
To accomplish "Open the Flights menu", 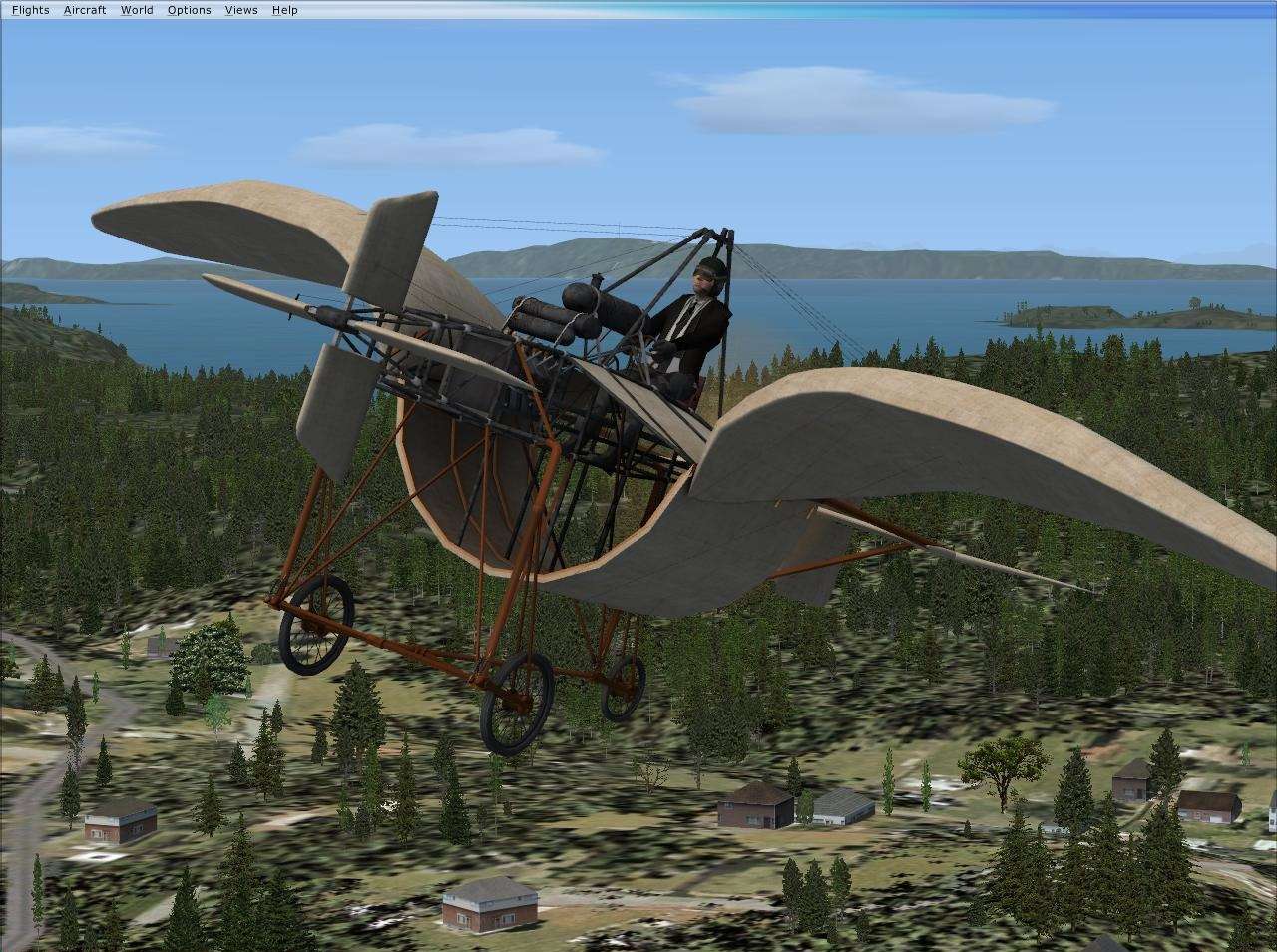I will point(30,9).
